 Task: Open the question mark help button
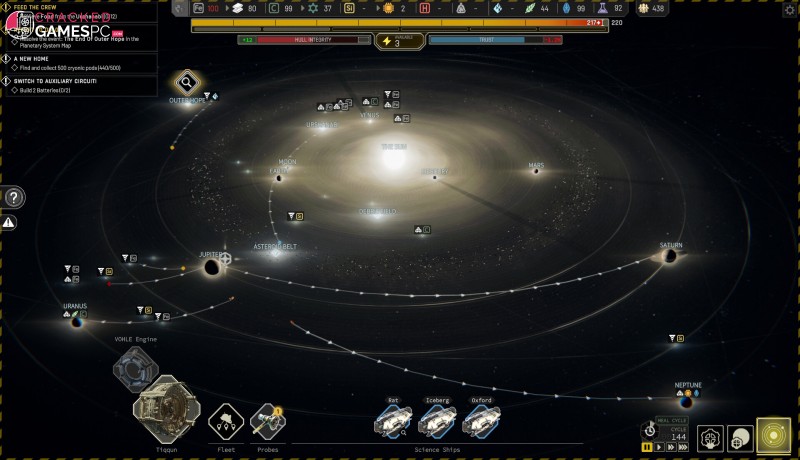pyautogui.click(x=14, y=197)
